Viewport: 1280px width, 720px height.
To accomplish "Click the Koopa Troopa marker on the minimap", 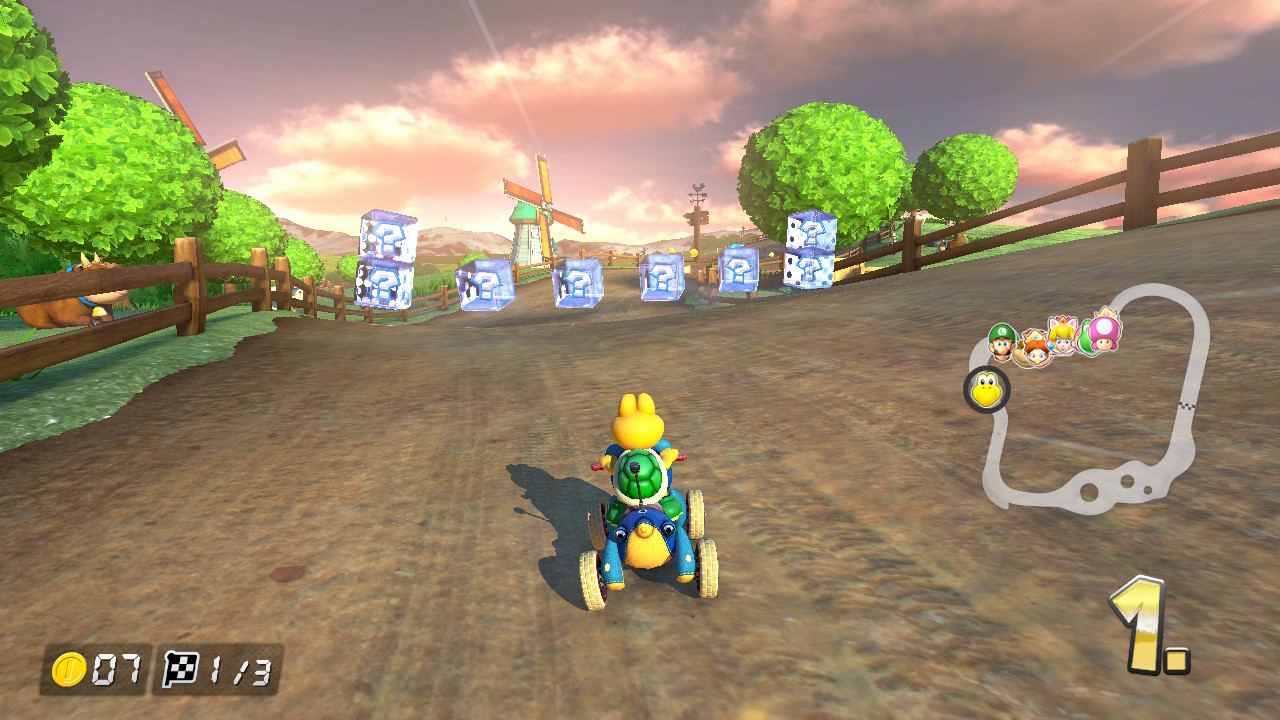I will [987, 390].
